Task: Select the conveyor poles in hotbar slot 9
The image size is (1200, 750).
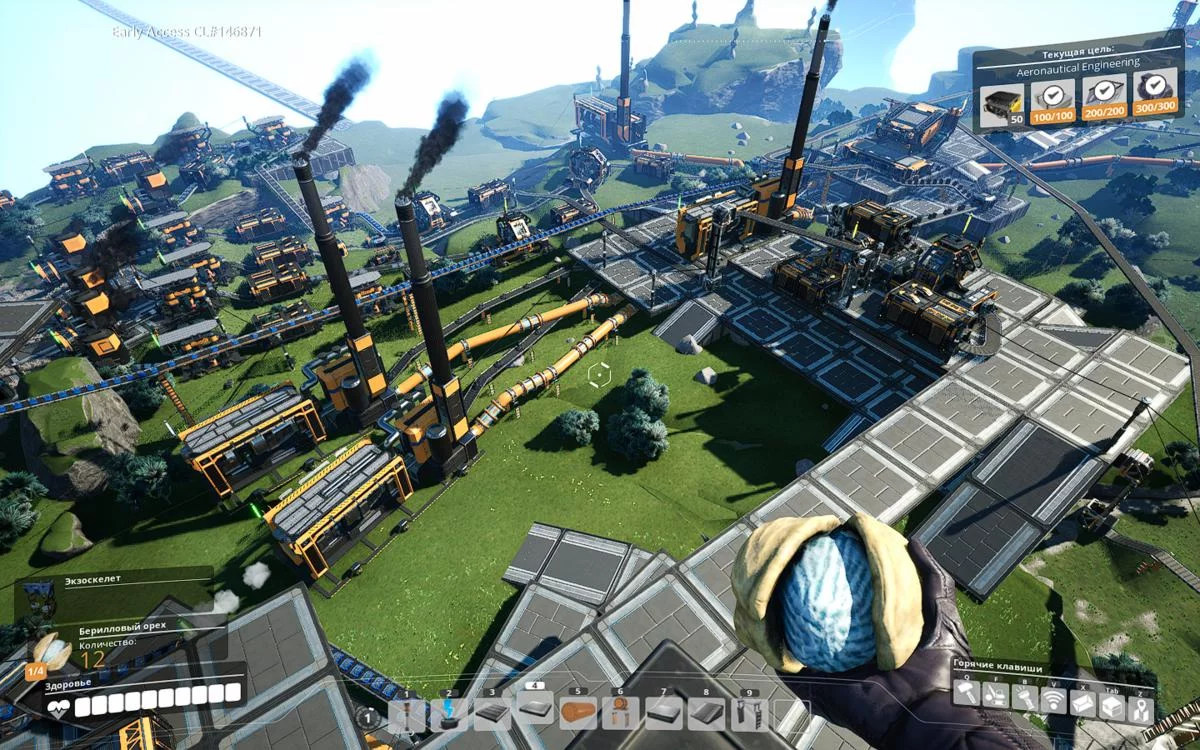Action: [748, 714]
